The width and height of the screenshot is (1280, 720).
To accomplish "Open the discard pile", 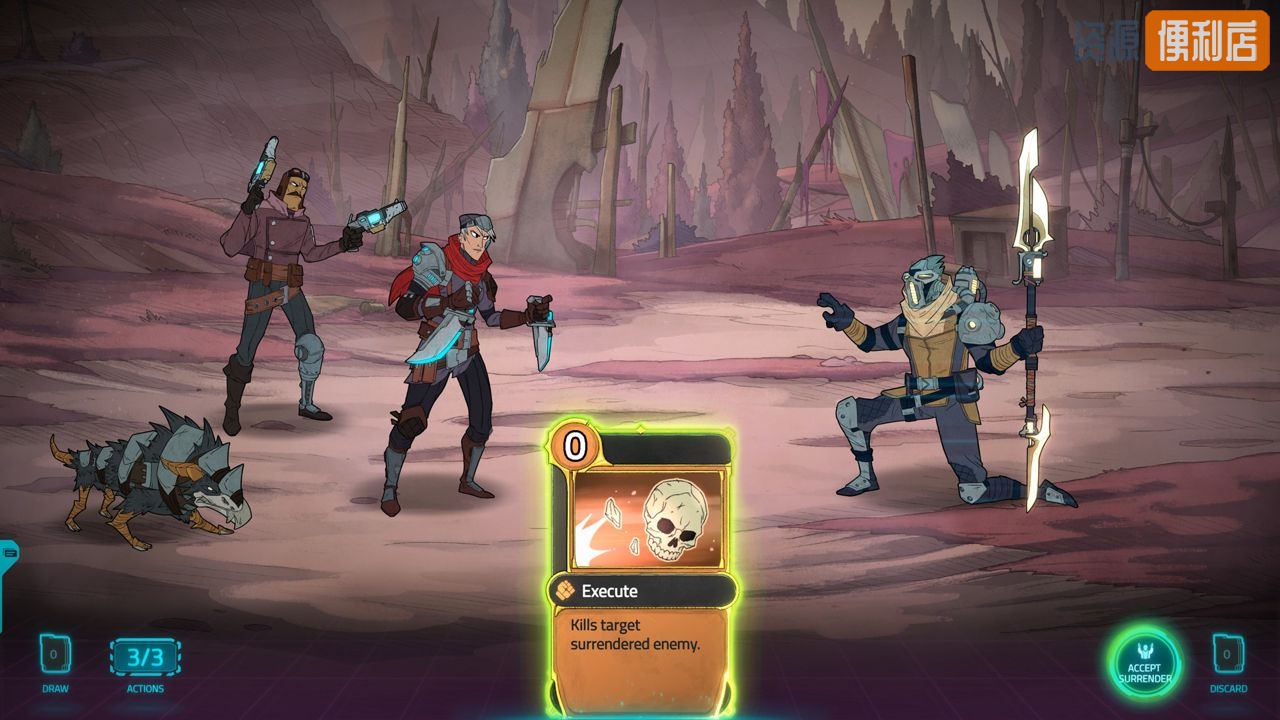I will tap(1228, 656).
